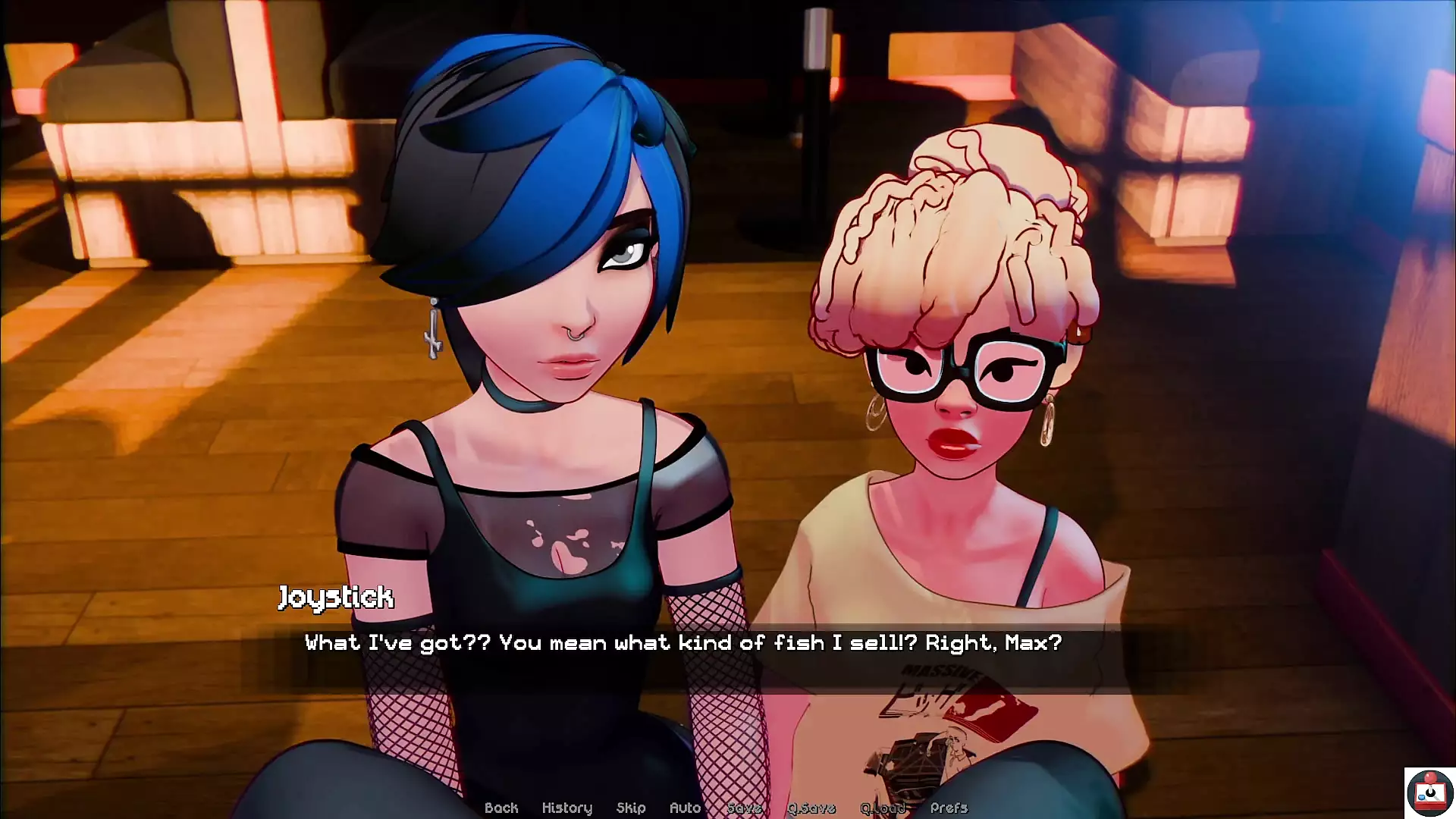Open the Save game screen
Screen dimensions: 1456x819
pos(744,808)
